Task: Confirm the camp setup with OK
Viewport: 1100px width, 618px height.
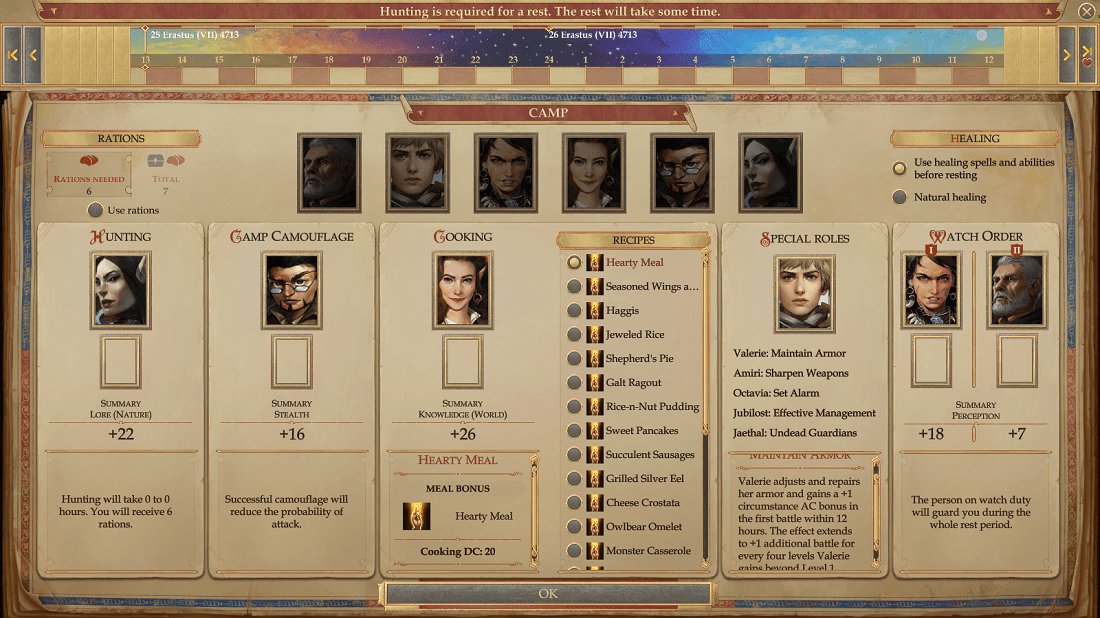Action: (548, 594)
